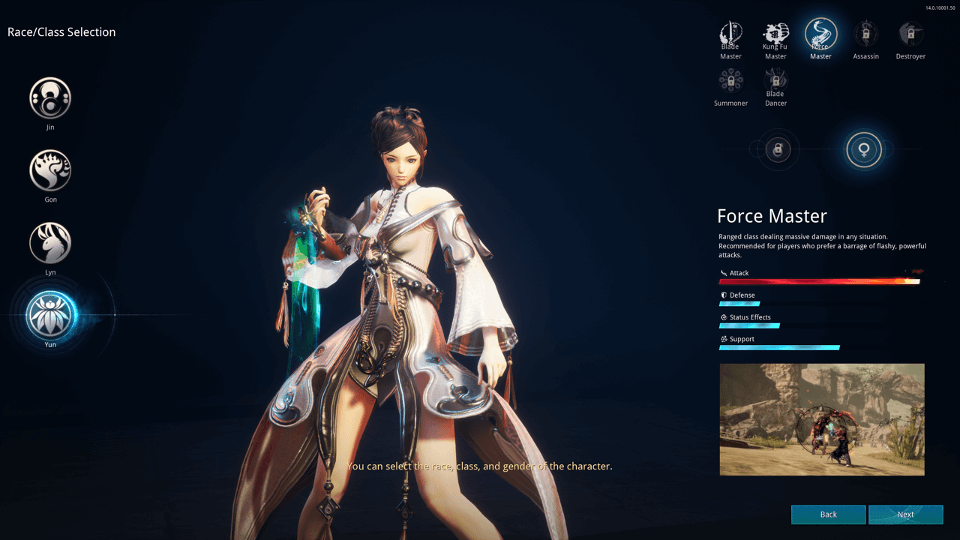This screenshot has height=540, width=960.
Task: Click the locked Assassin class
Action: pyautogui.click(x=866, y=35)
